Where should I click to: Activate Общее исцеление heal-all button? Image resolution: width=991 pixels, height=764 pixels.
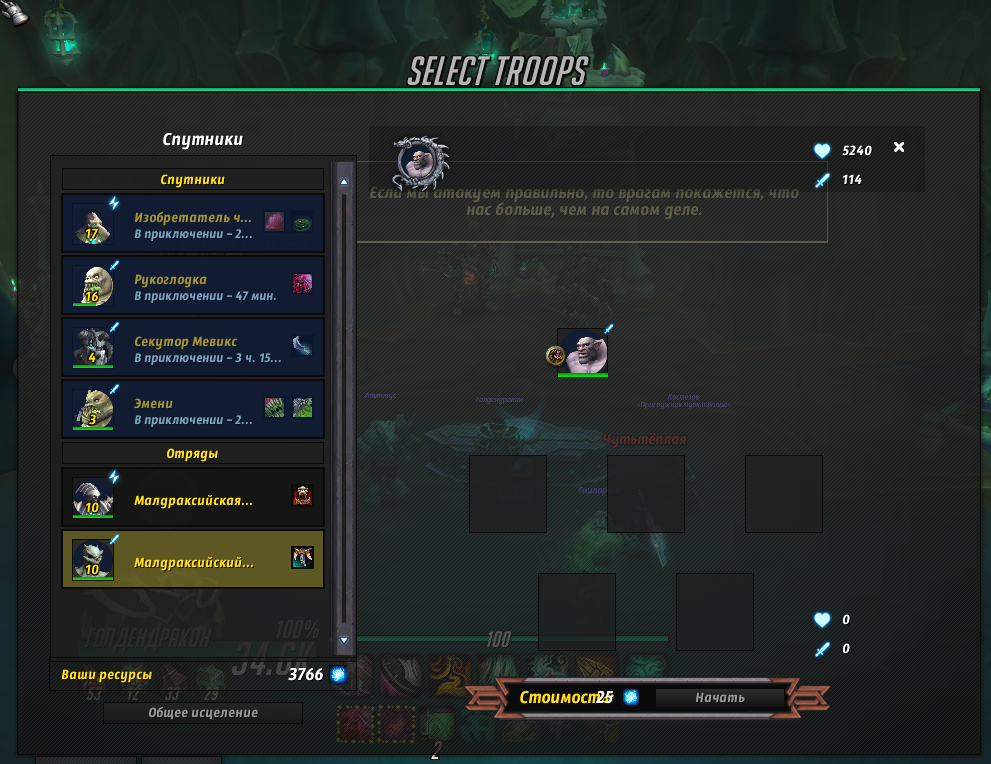203,713
